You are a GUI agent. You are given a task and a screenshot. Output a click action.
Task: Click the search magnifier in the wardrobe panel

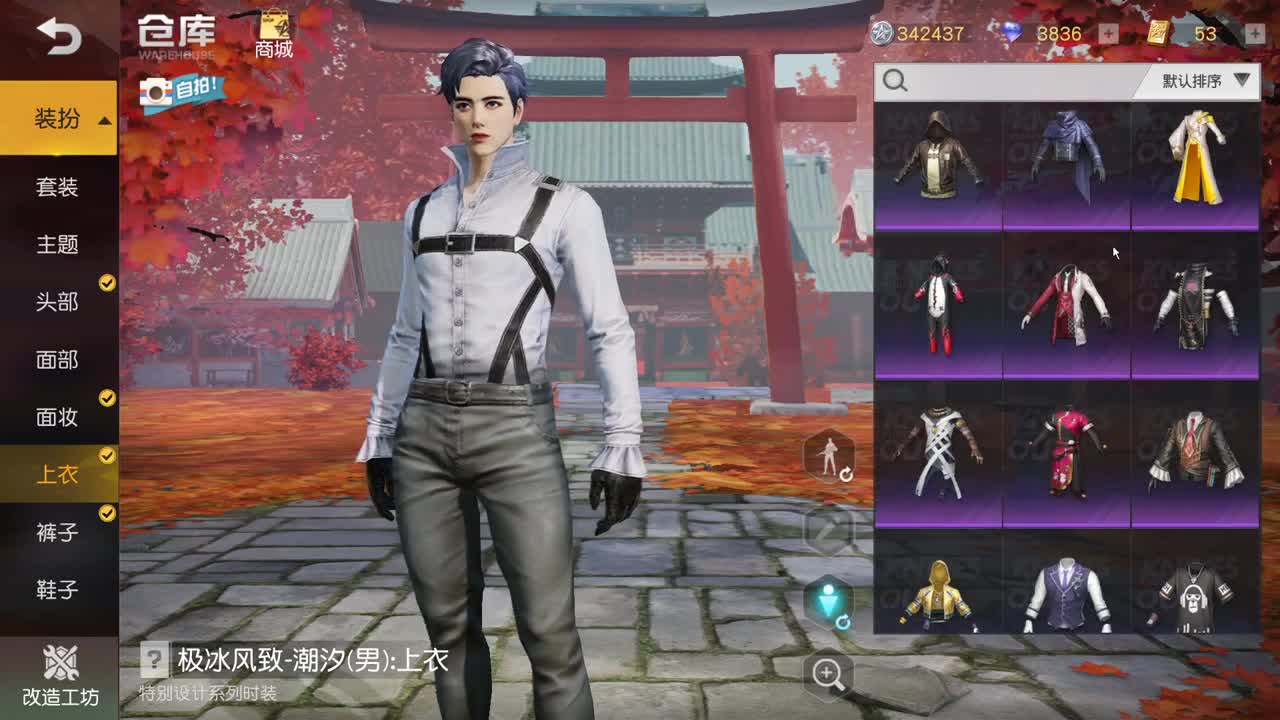[x=895, y=80]
